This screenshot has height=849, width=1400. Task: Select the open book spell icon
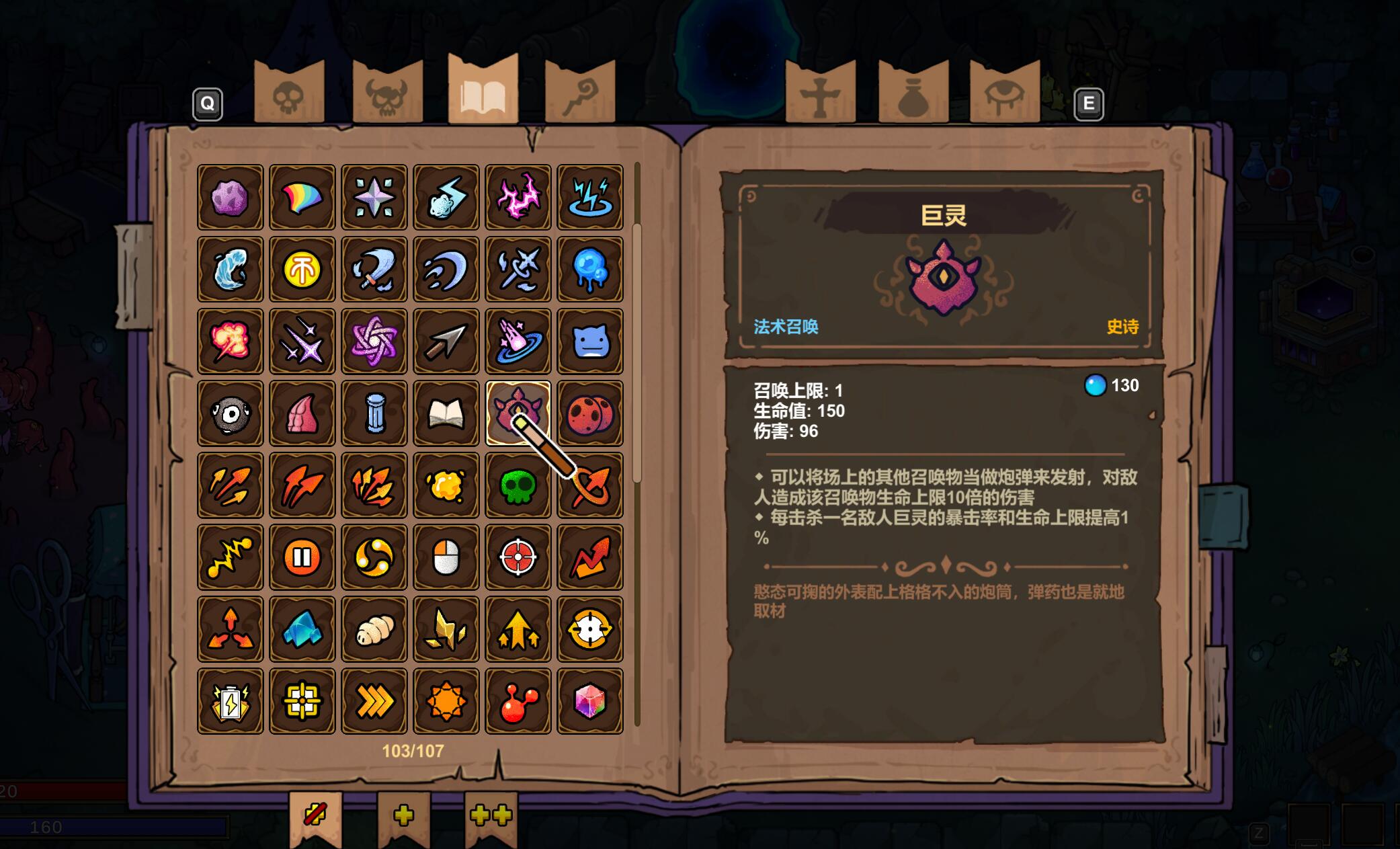click(x=446, y=414)
